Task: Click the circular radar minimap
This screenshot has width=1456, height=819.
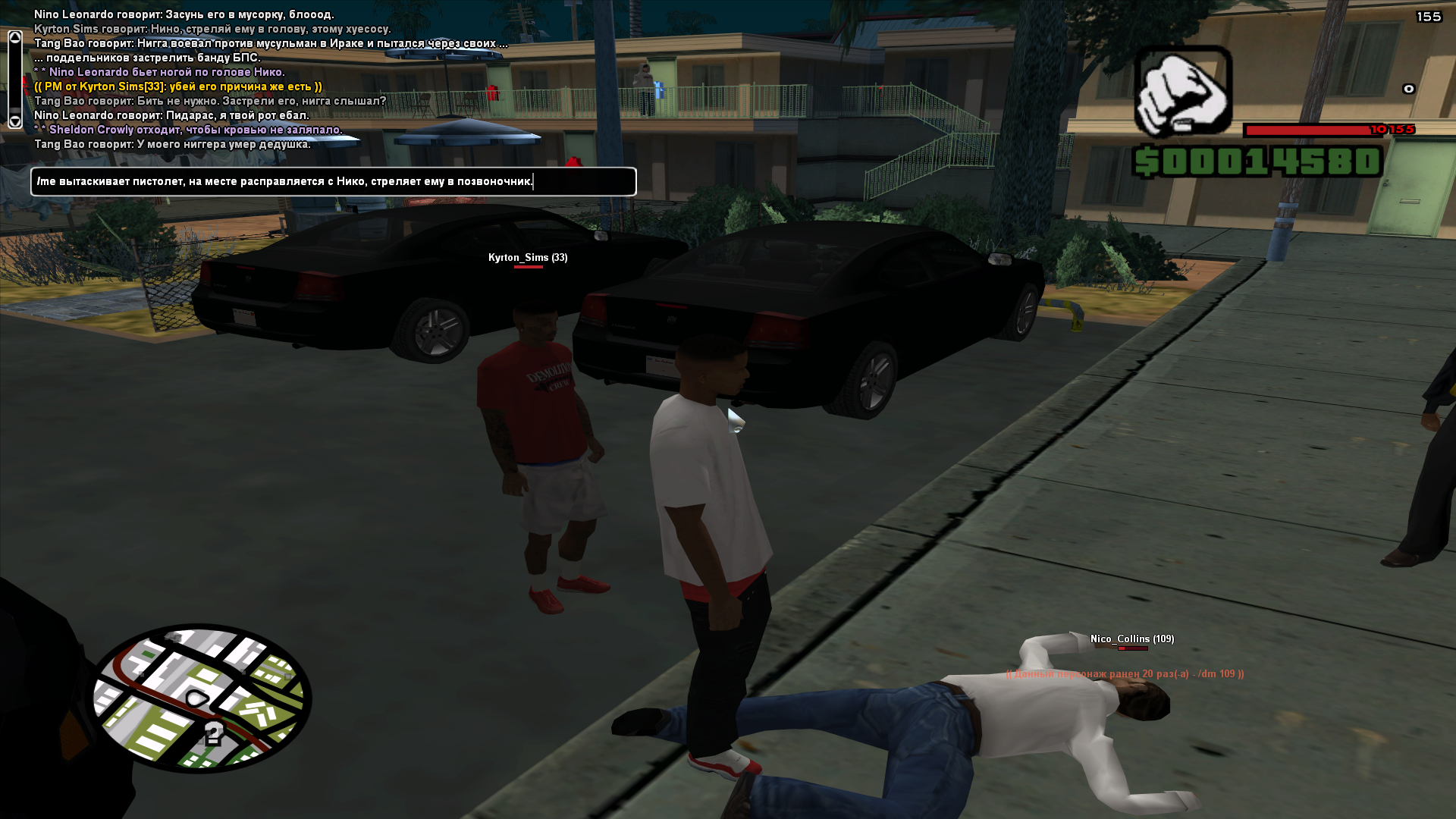Action: [202, 698]
